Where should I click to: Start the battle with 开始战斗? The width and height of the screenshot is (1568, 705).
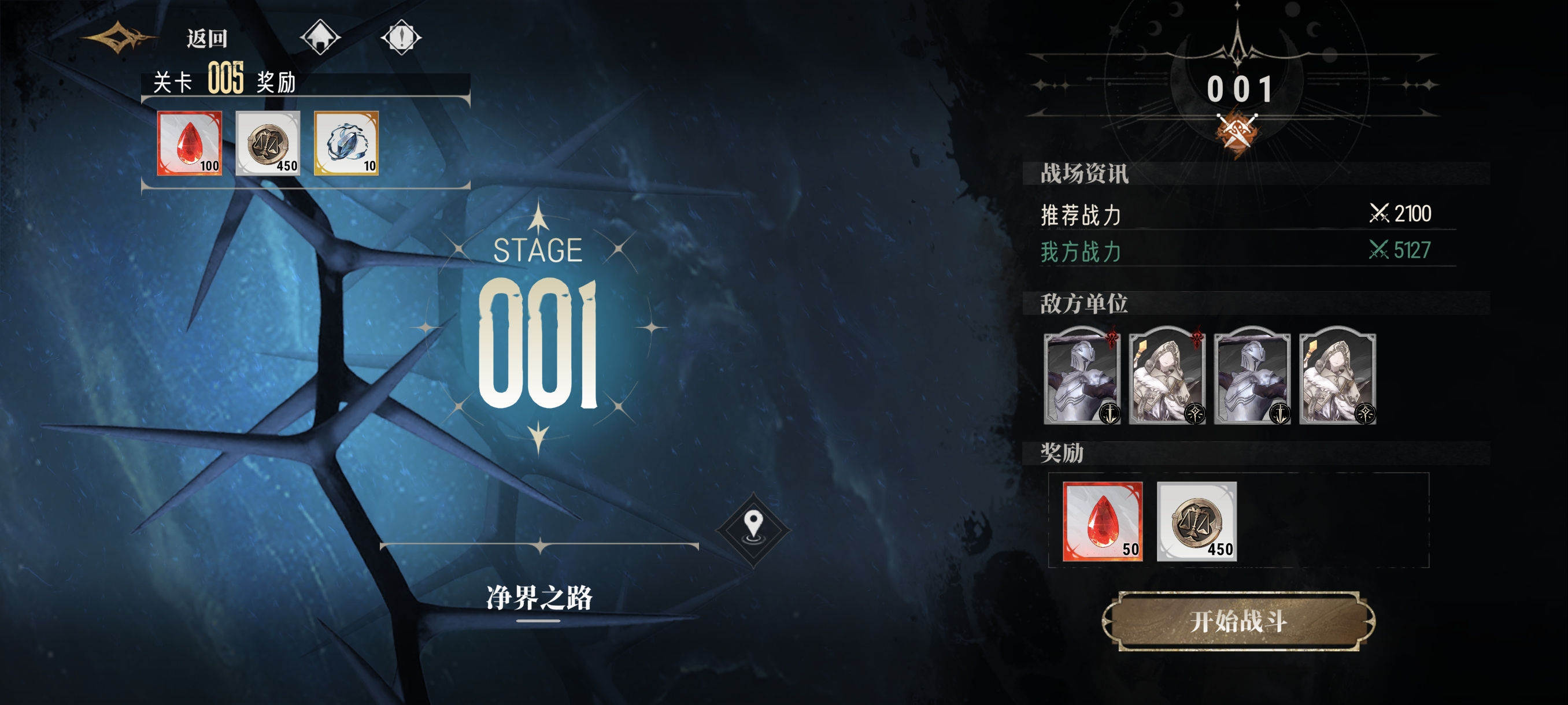tap(1238, 621)
